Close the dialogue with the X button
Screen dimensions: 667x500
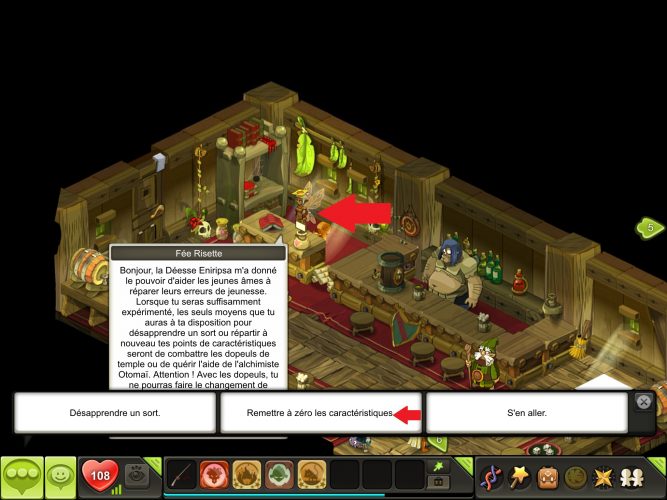point(644,401)
